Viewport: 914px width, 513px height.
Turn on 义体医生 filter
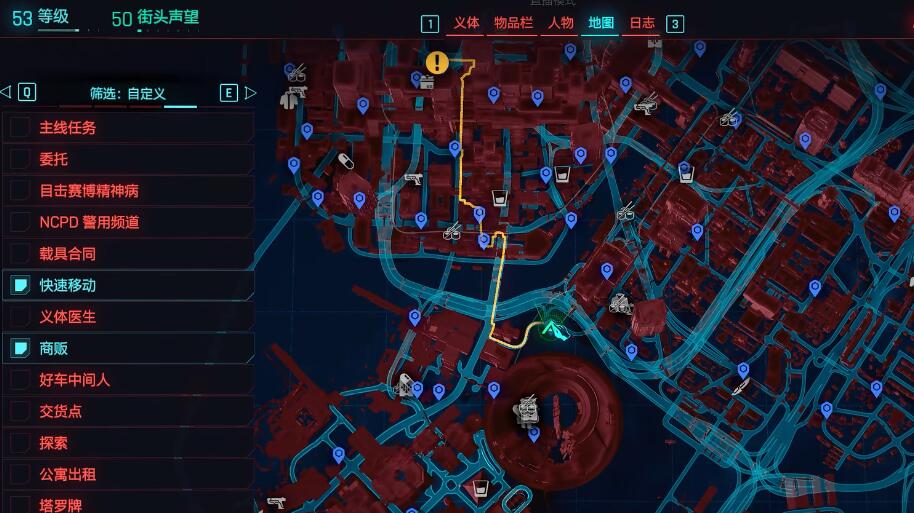coord(20,317)
